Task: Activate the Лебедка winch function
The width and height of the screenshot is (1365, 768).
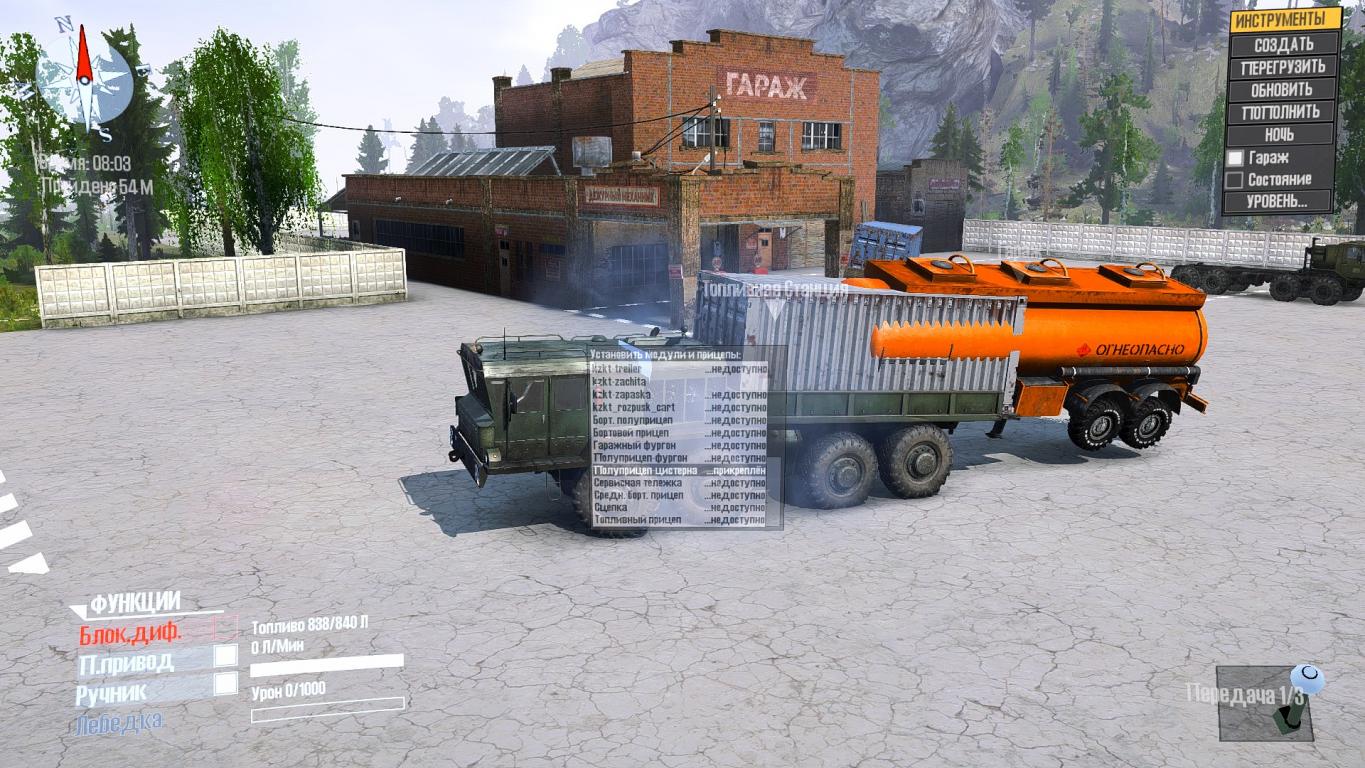Action: (x=119, y=721)
